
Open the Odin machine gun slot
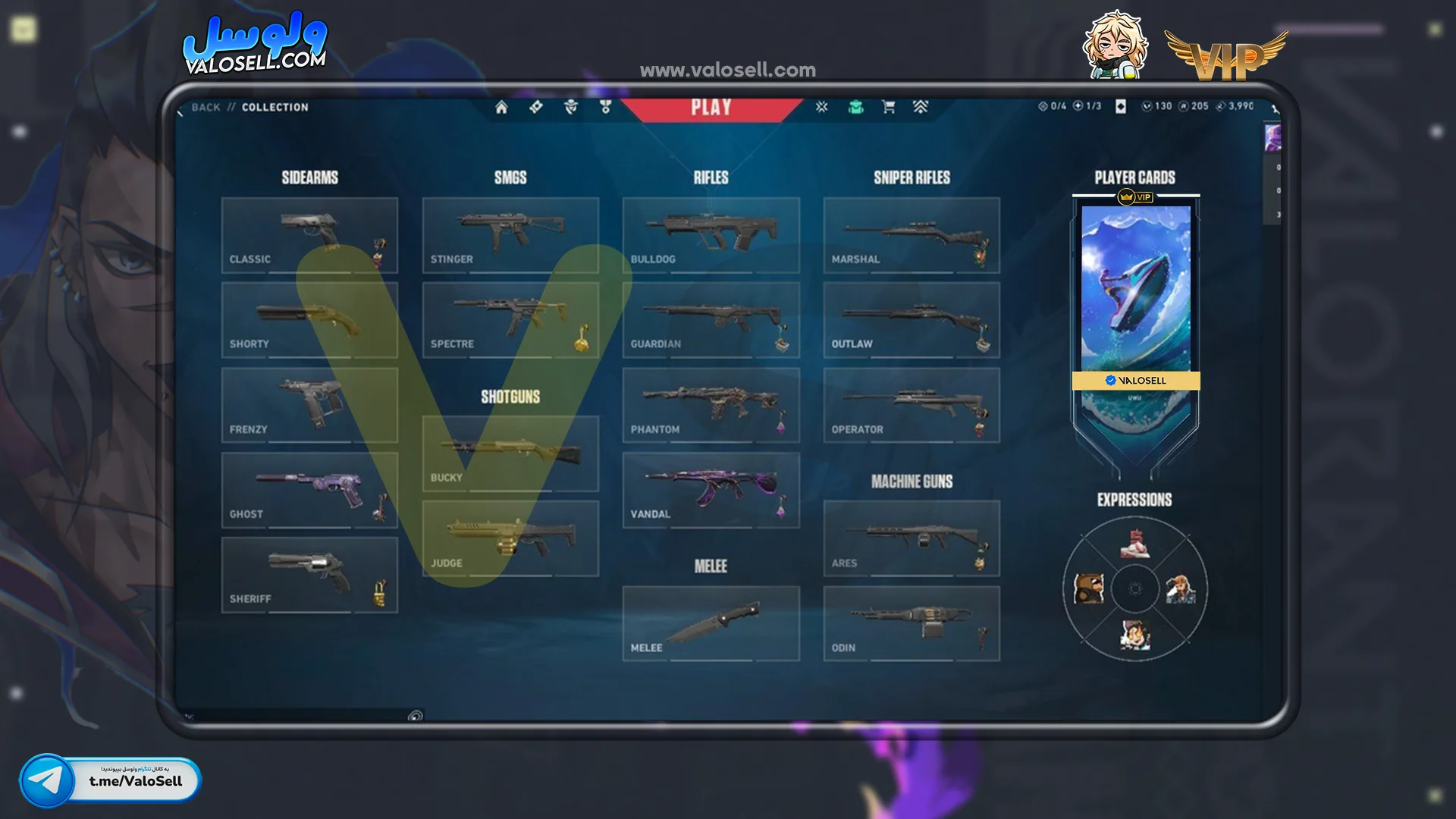pos(912,623)
